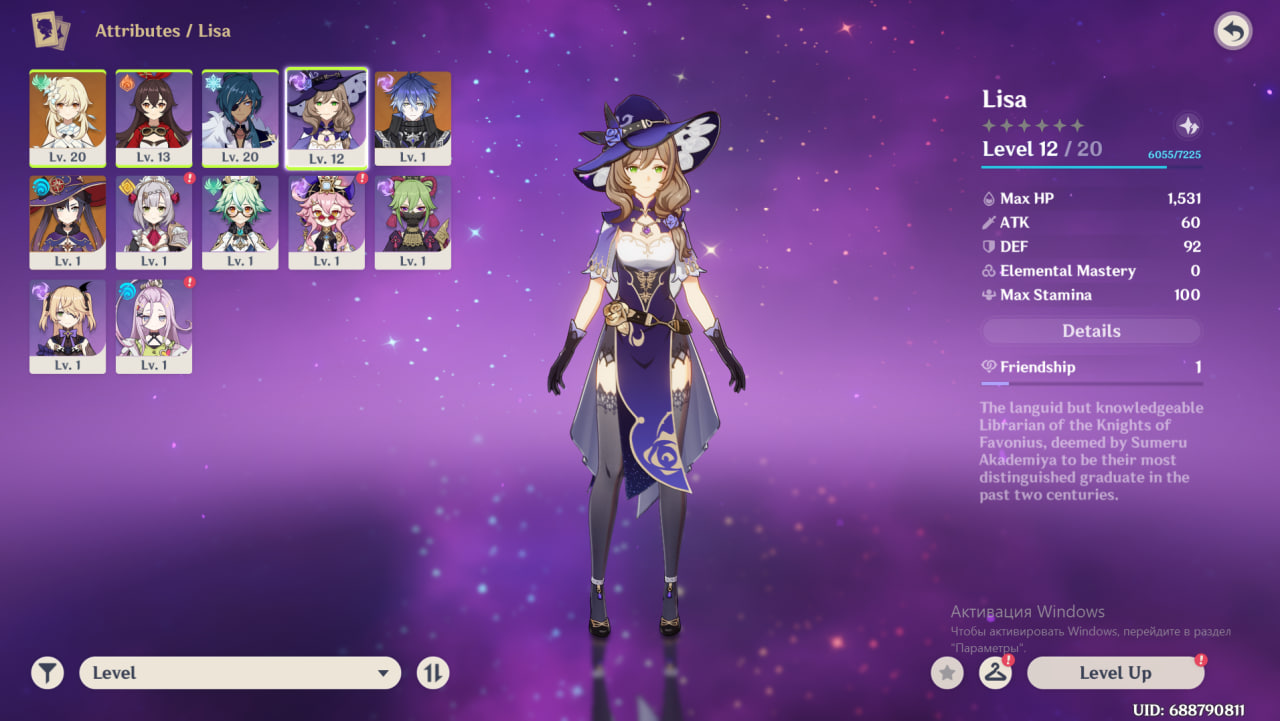Open the Level sort dropdown
The height and width of the screenshot is (721, 1280).
[240, 673]
